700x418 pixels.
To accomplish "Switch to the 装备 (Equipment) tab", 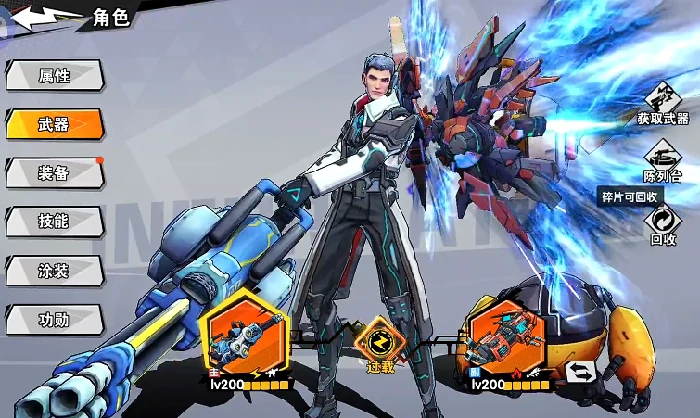I will pos(54,173).
